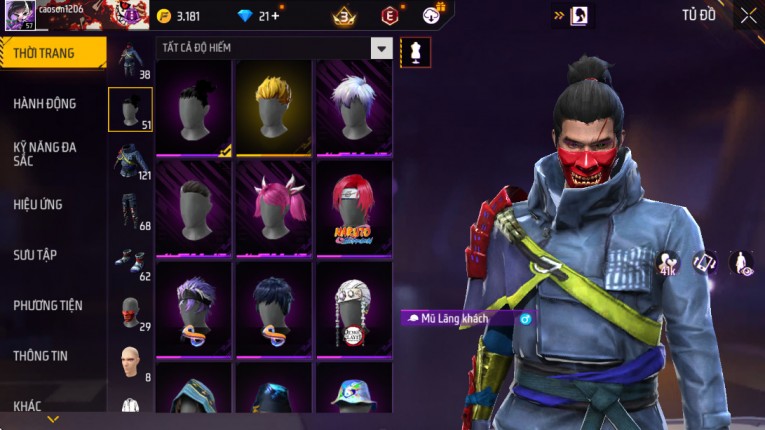Show the Thông Tin tab
Viewport: 765px width, 430px height.
click(x=40, y=355)
